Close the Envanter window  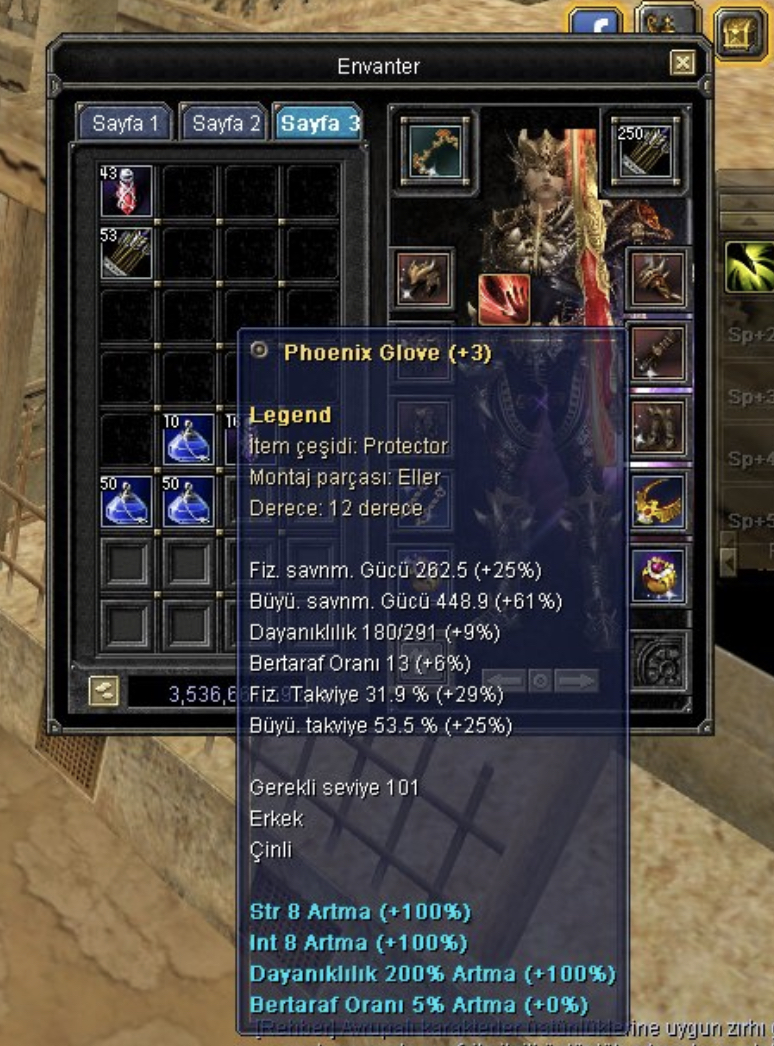pos(683,65)
